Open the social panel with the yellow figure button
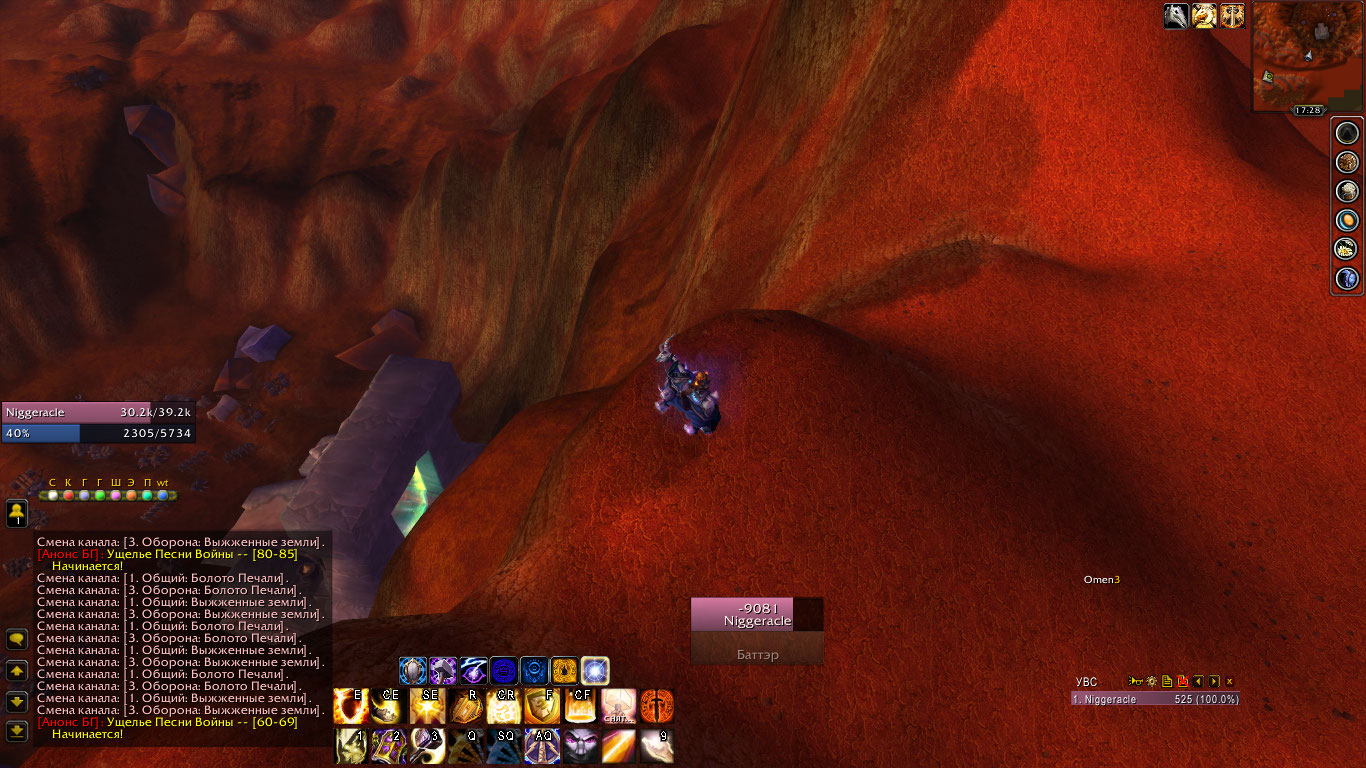1366x768 pixels. tap(17, 513)
